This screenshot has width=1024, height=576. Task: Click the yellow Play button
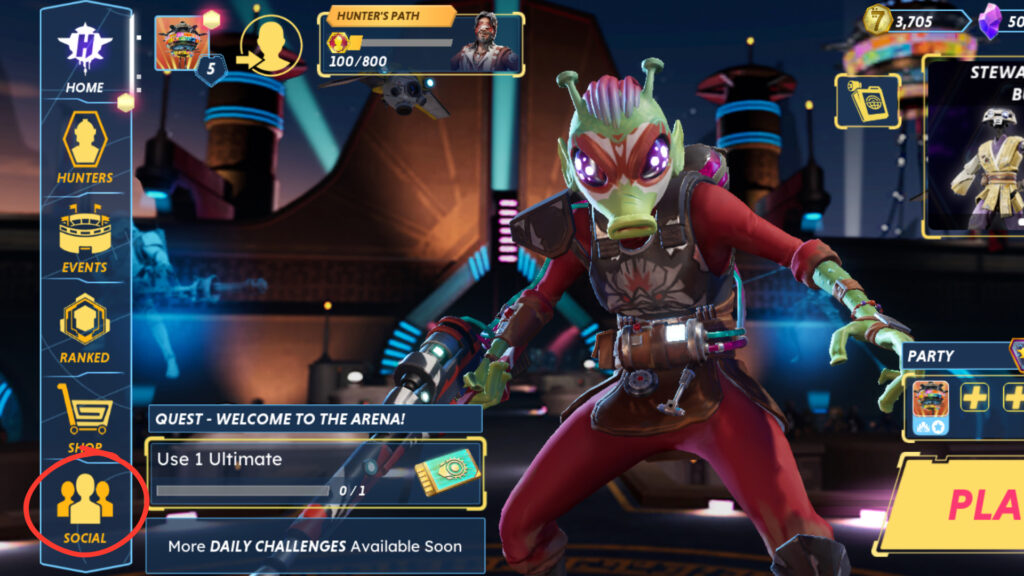(x=965, y=505)
